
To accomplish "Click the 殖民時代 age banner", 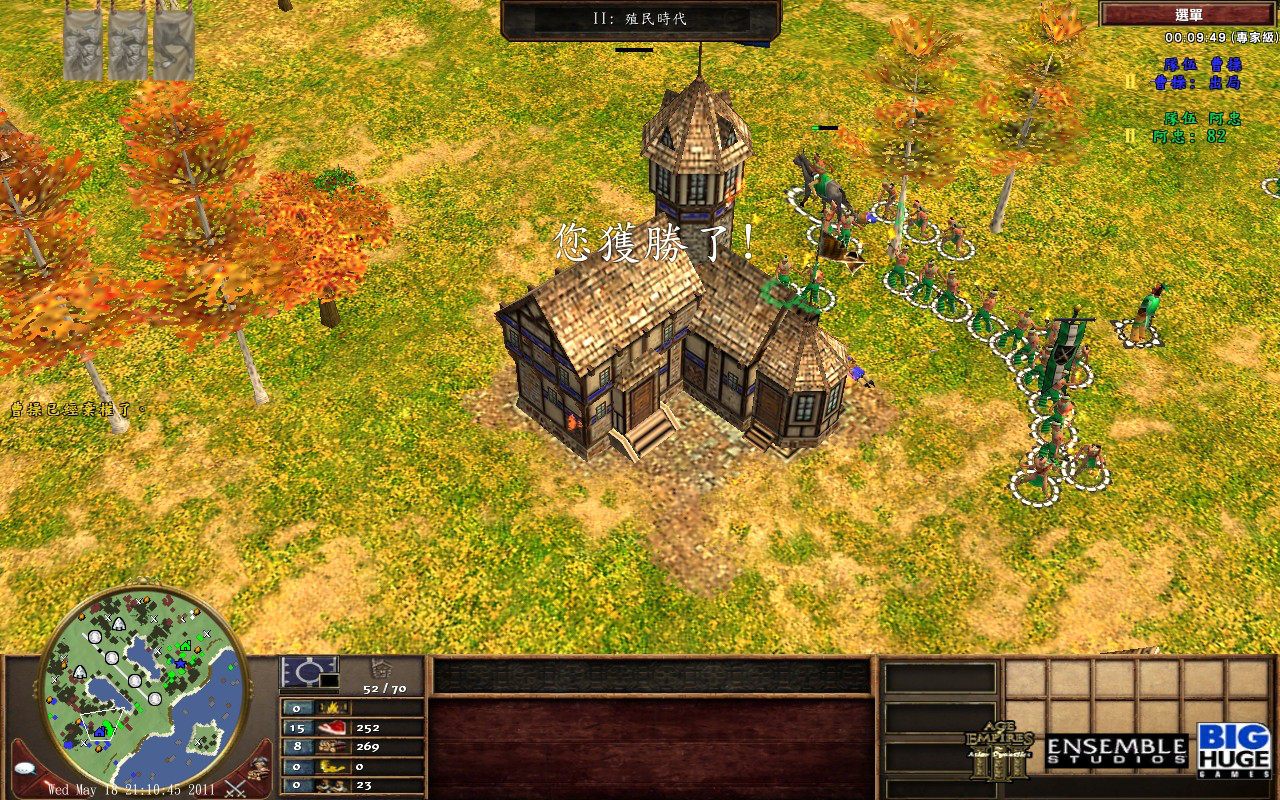I will 640,19.
